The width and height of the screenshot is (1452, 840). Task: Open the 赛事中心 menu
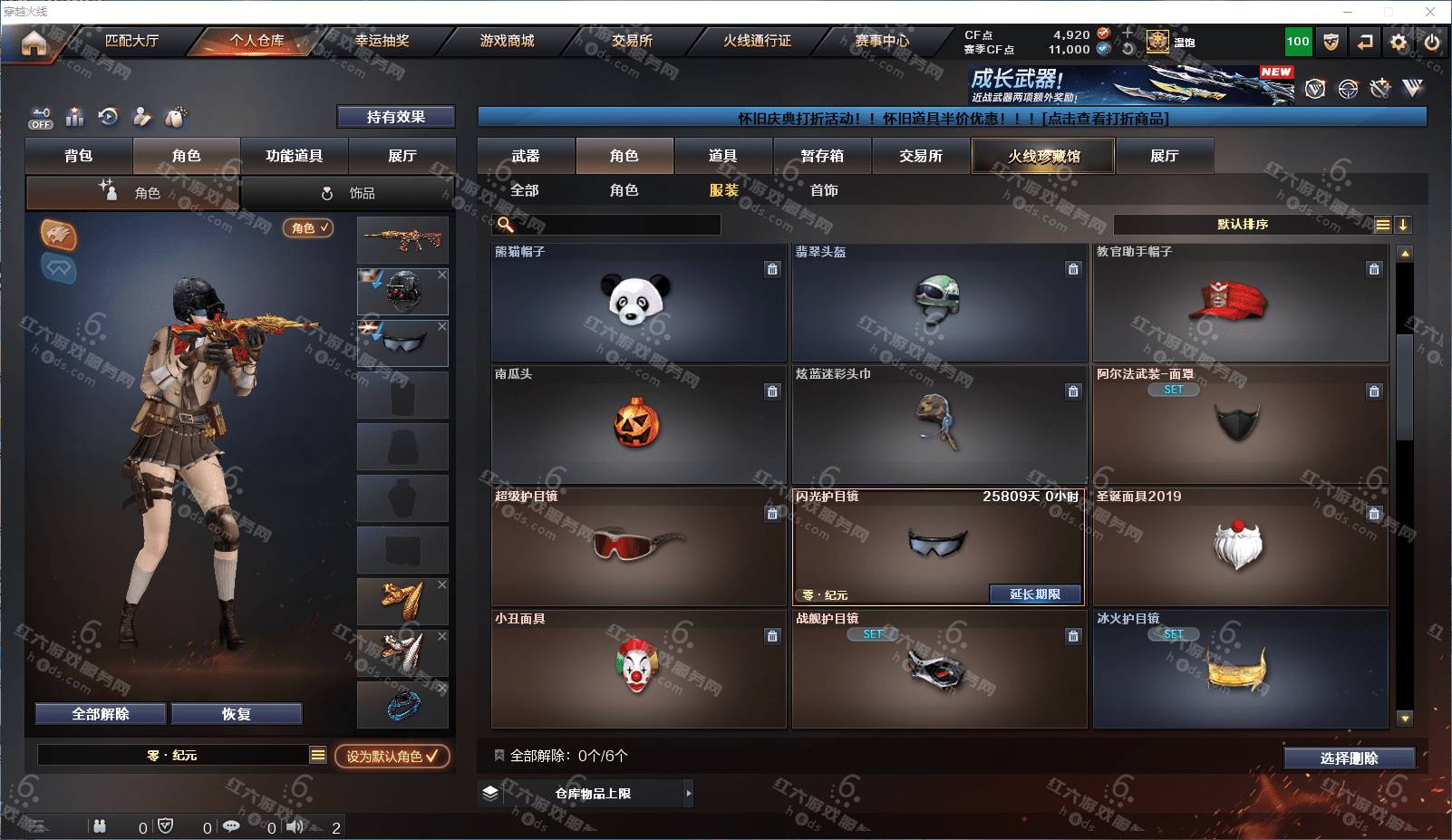[881, 41]
